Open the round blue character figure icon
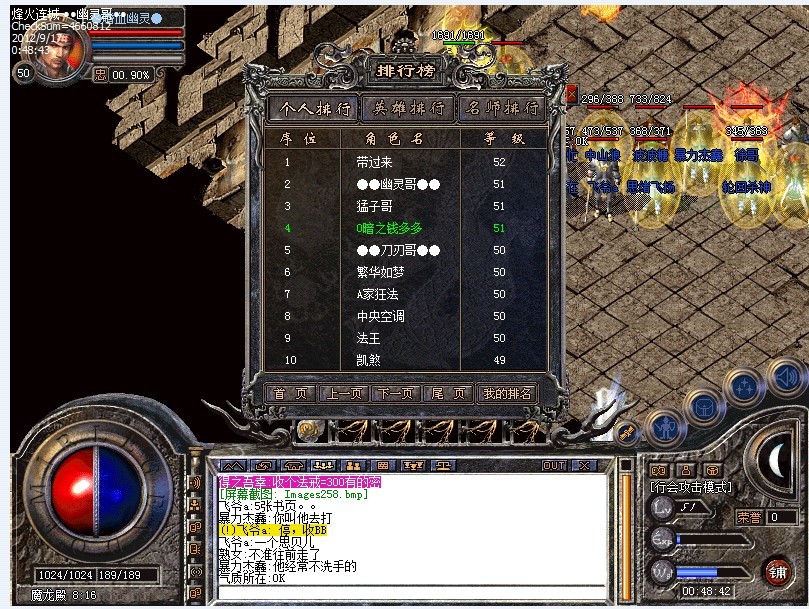Screen dimensions: 809x609 (664, 429)
